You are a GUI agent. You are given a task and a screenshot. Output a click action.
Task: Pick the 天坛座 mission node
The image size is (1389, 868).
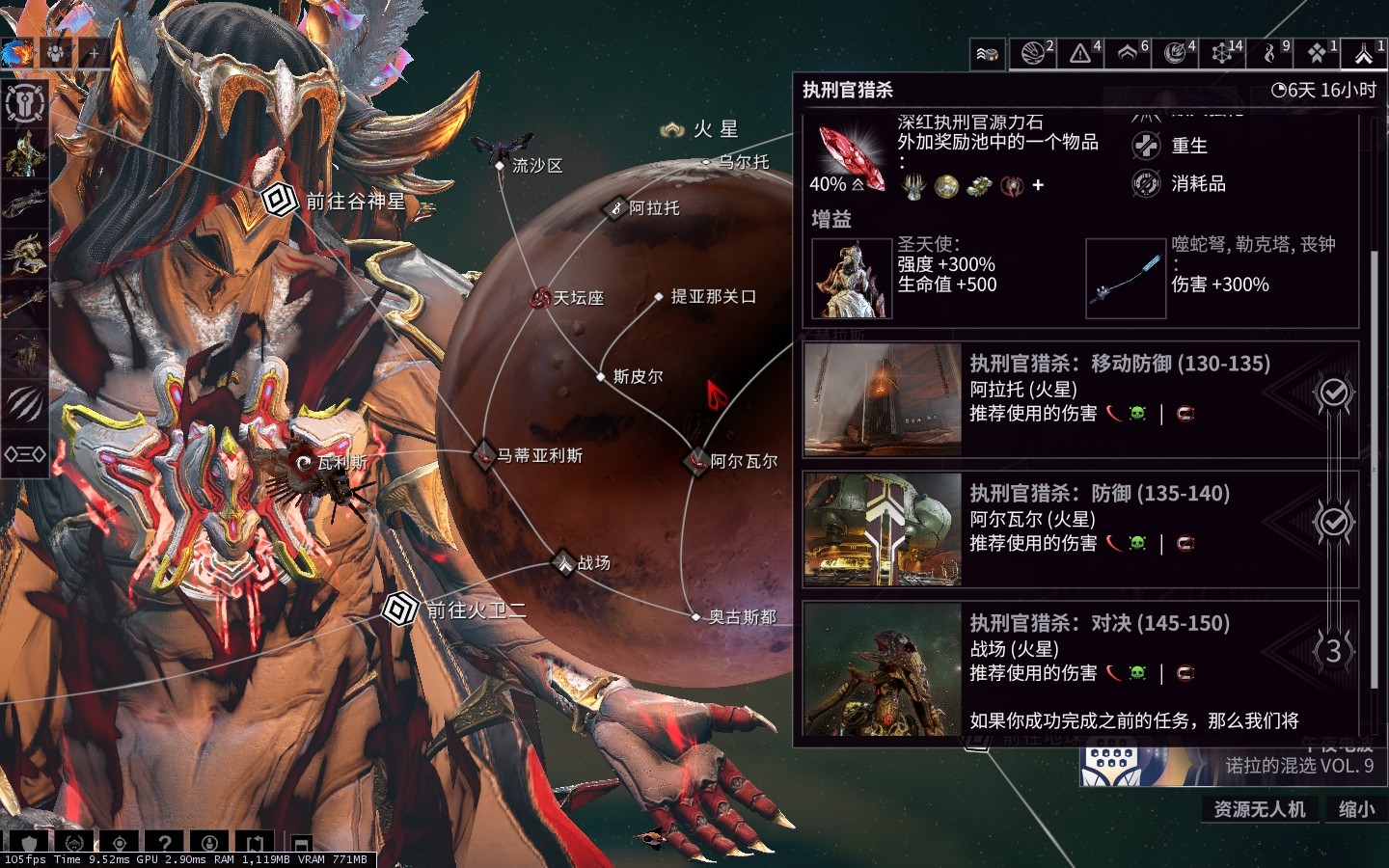(x=540, y=298)
